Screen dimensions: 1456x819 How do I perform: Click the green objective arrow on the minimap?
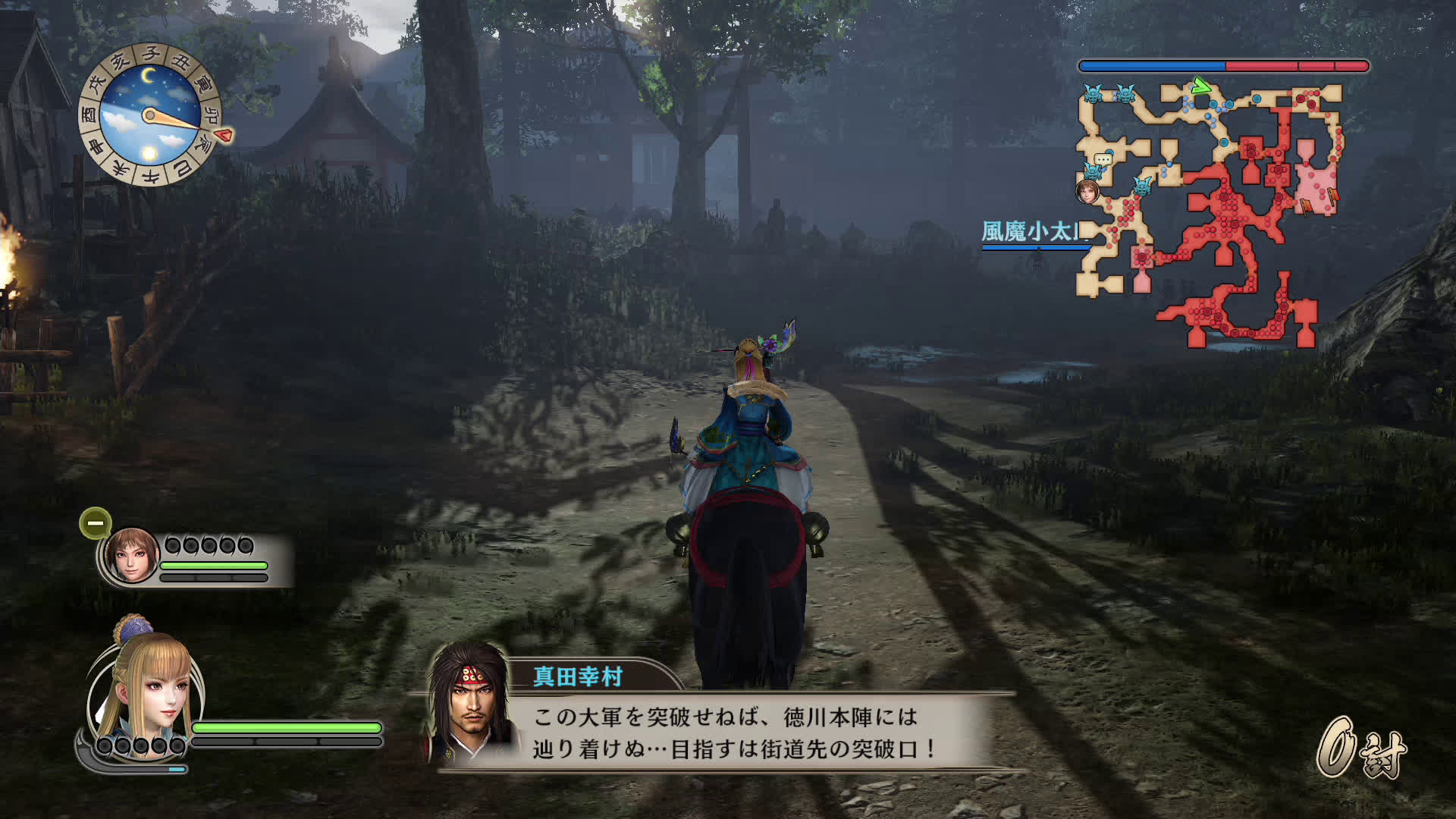tap(1202, 86)
